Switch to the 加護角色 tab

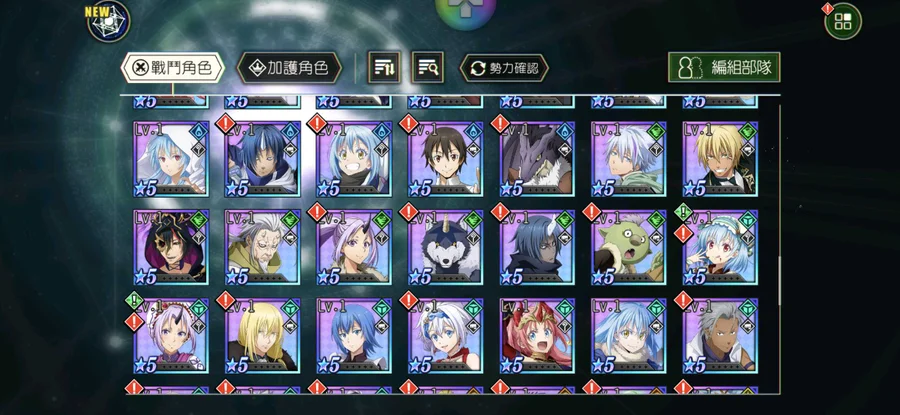click(289, 68)
